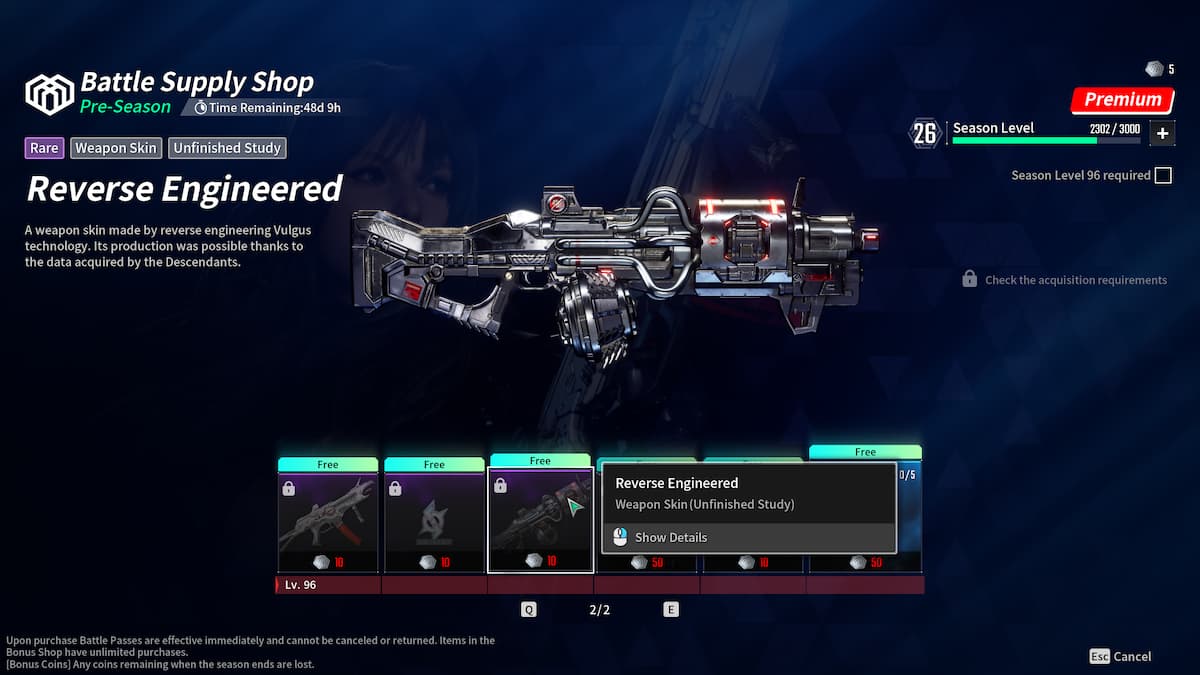Add season level with the plus button
This screenshot has width=1200, height=675.
click(1162, 133)
